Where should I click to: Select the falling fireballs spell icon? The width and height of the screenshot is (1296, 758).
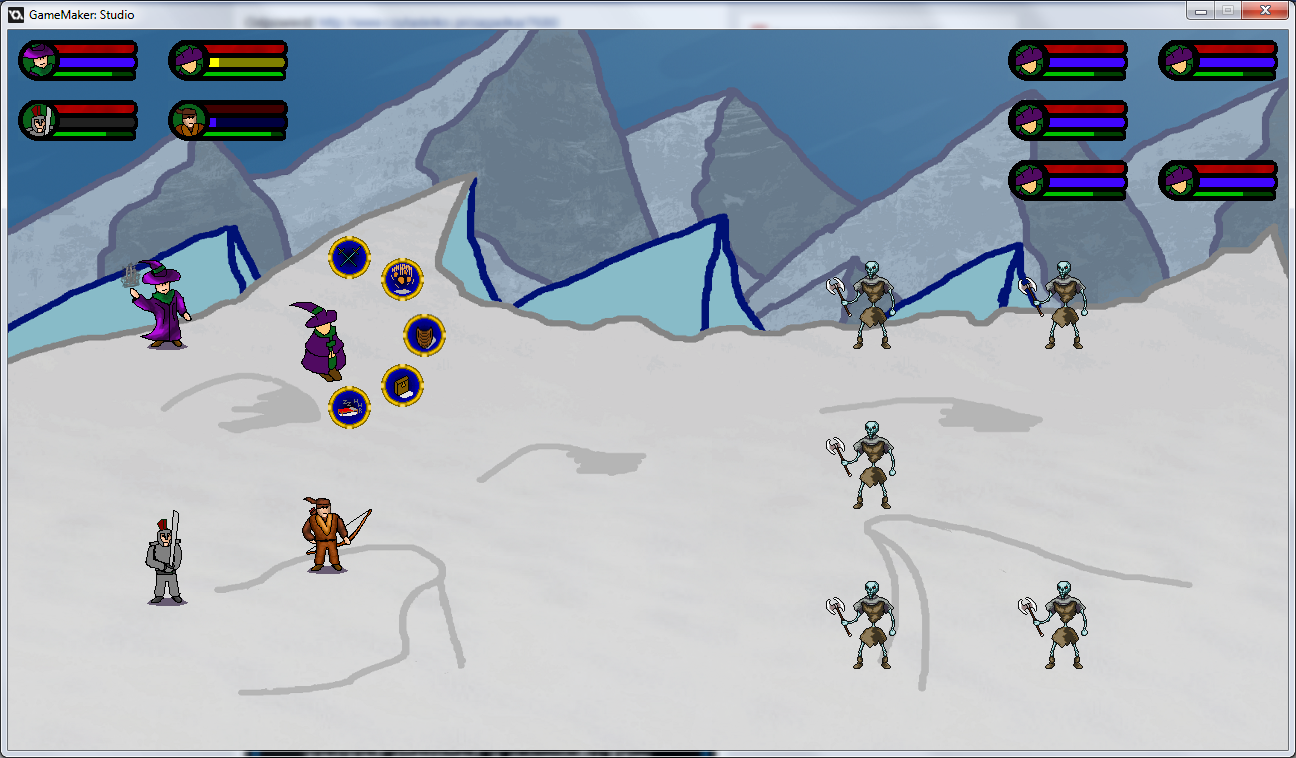402,278
